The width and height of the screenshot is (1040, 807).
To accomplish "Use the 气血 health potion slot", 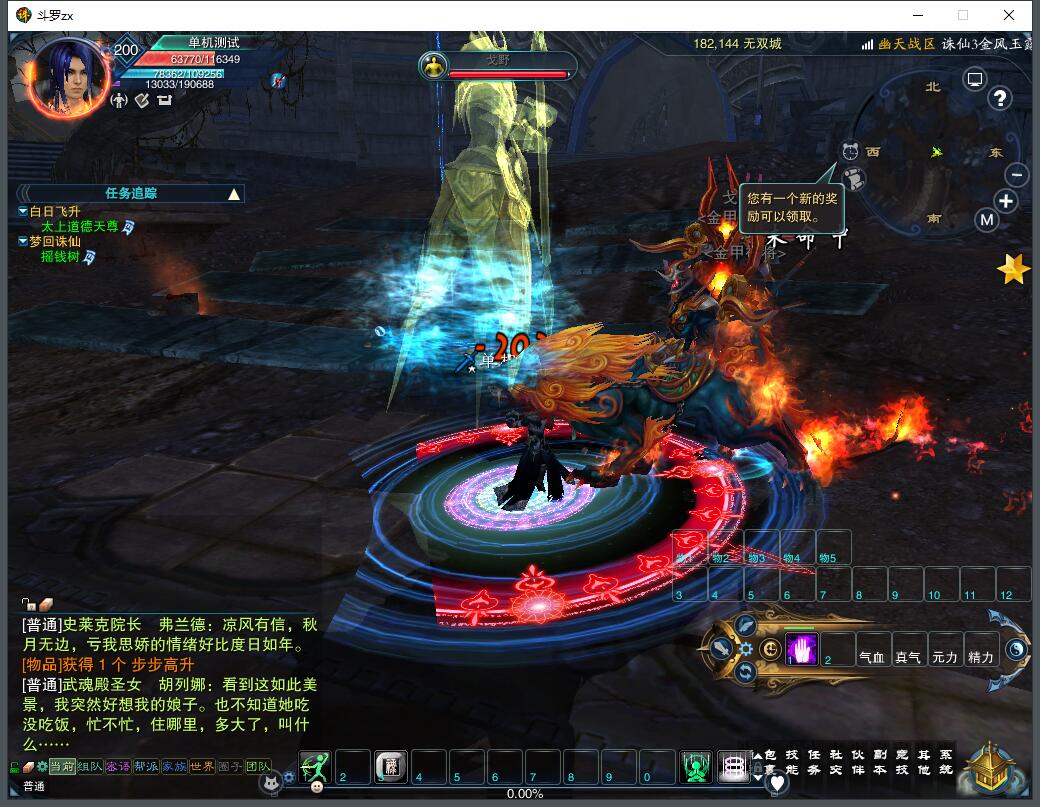I will coord(872,651).
